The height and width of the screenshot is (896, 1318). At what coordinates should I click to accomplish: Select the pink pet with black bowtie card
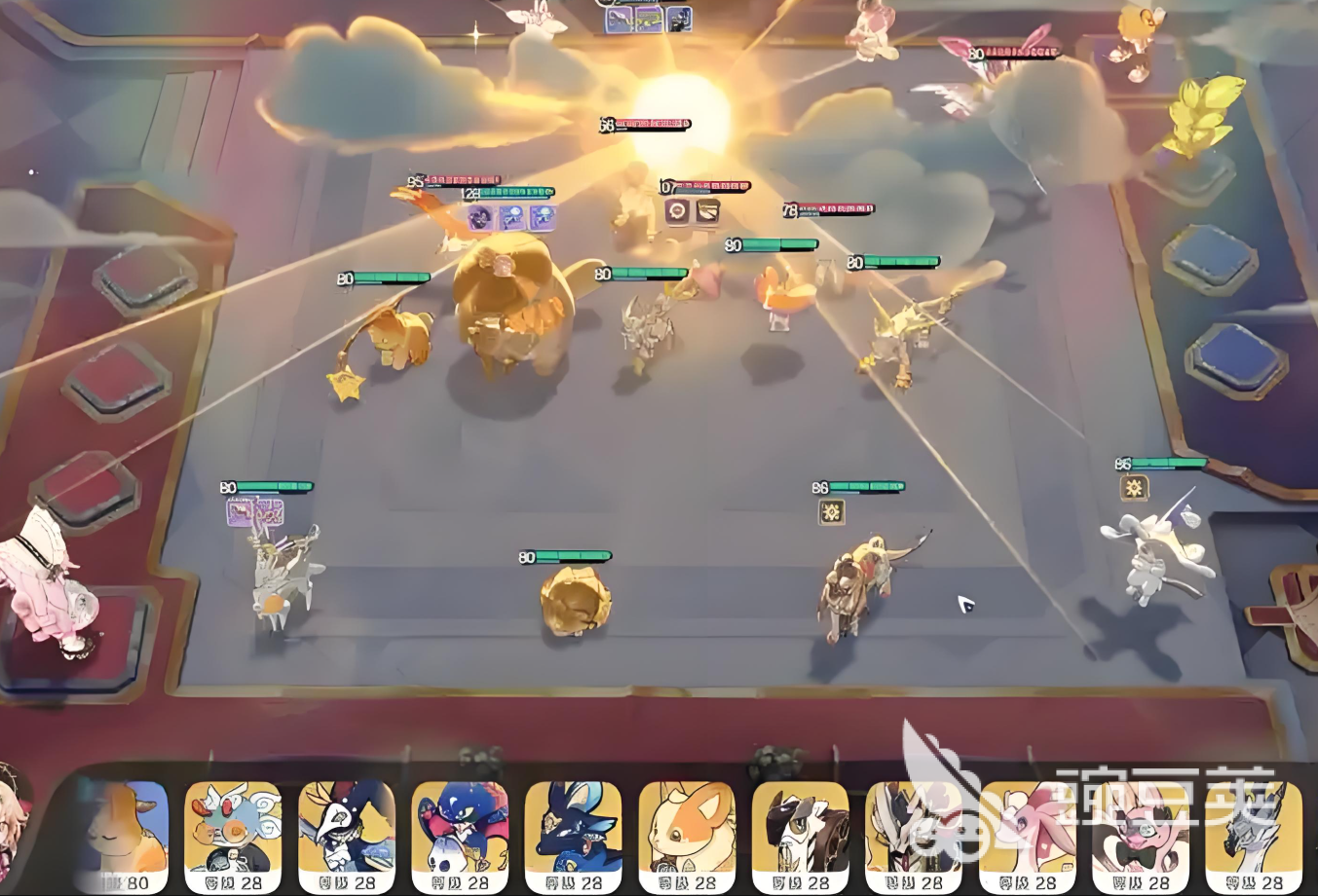coord(1141,836)
